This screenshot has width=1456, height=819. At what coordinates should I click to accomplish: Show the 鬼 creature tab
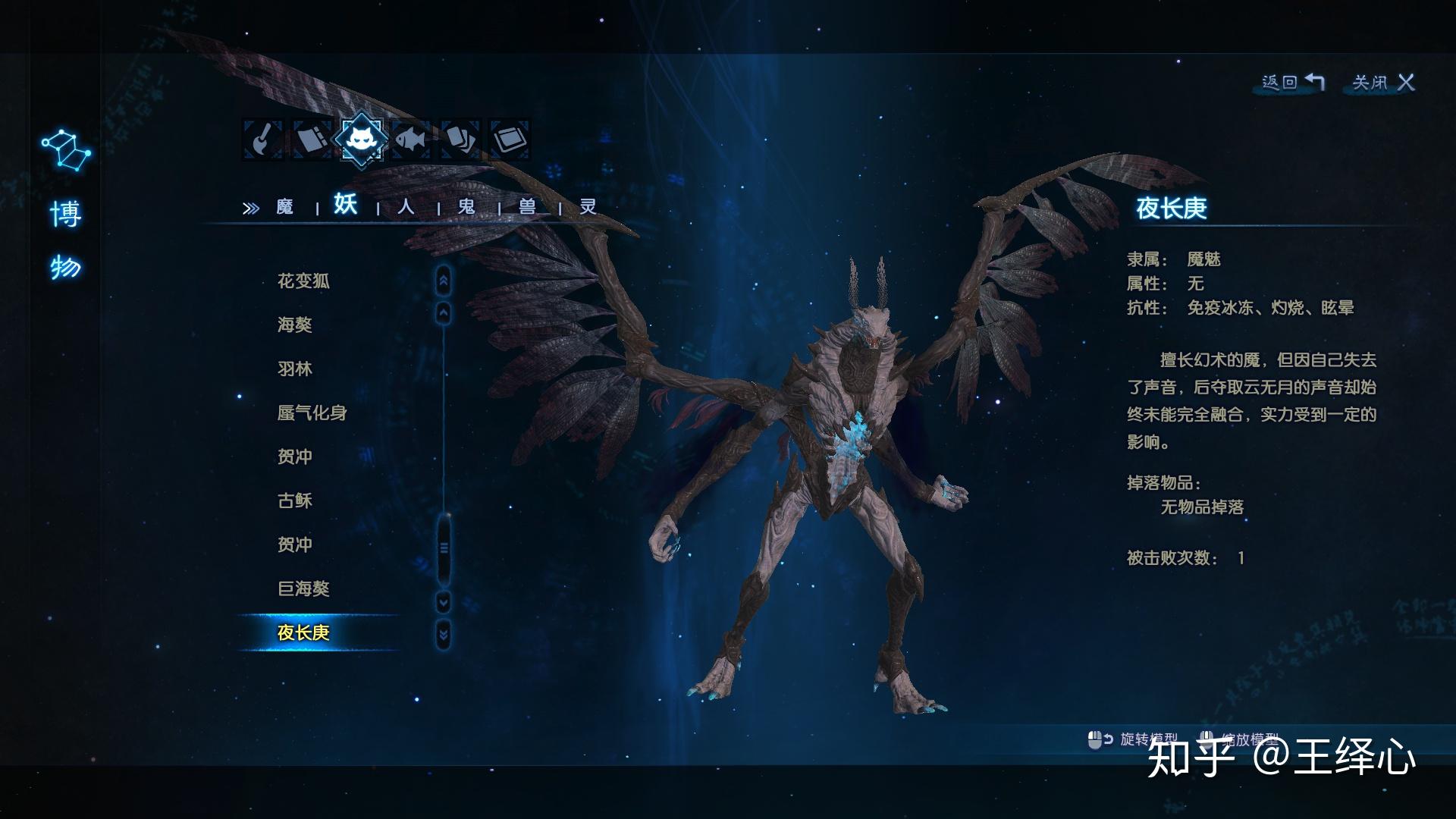(466, 207)
